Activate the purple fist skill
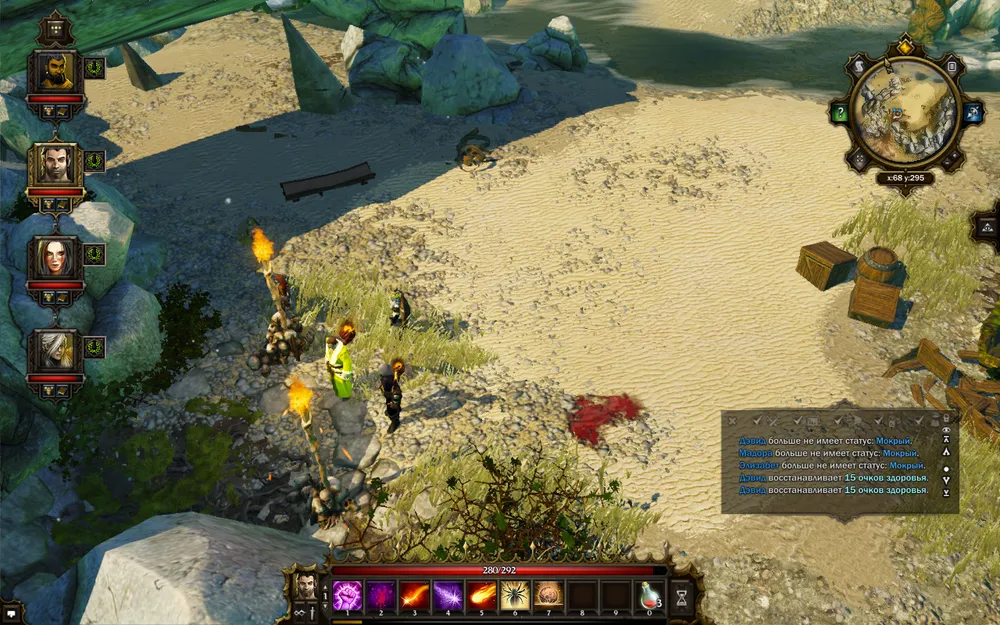The image size is (1000, 625). 347,596
